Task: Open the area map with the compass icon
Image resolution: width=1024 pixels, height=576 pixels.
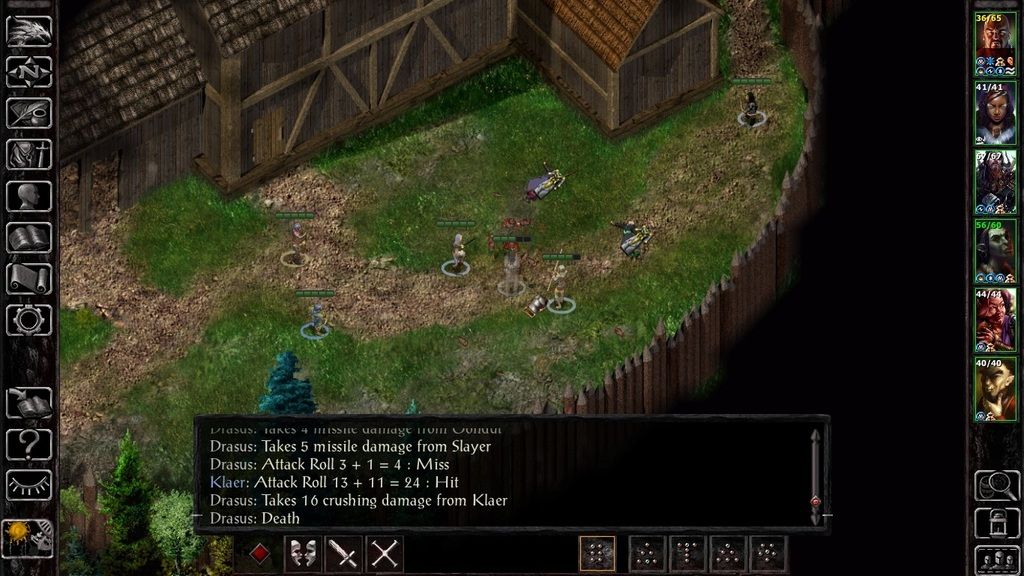Action: click(x=29, y=72)
